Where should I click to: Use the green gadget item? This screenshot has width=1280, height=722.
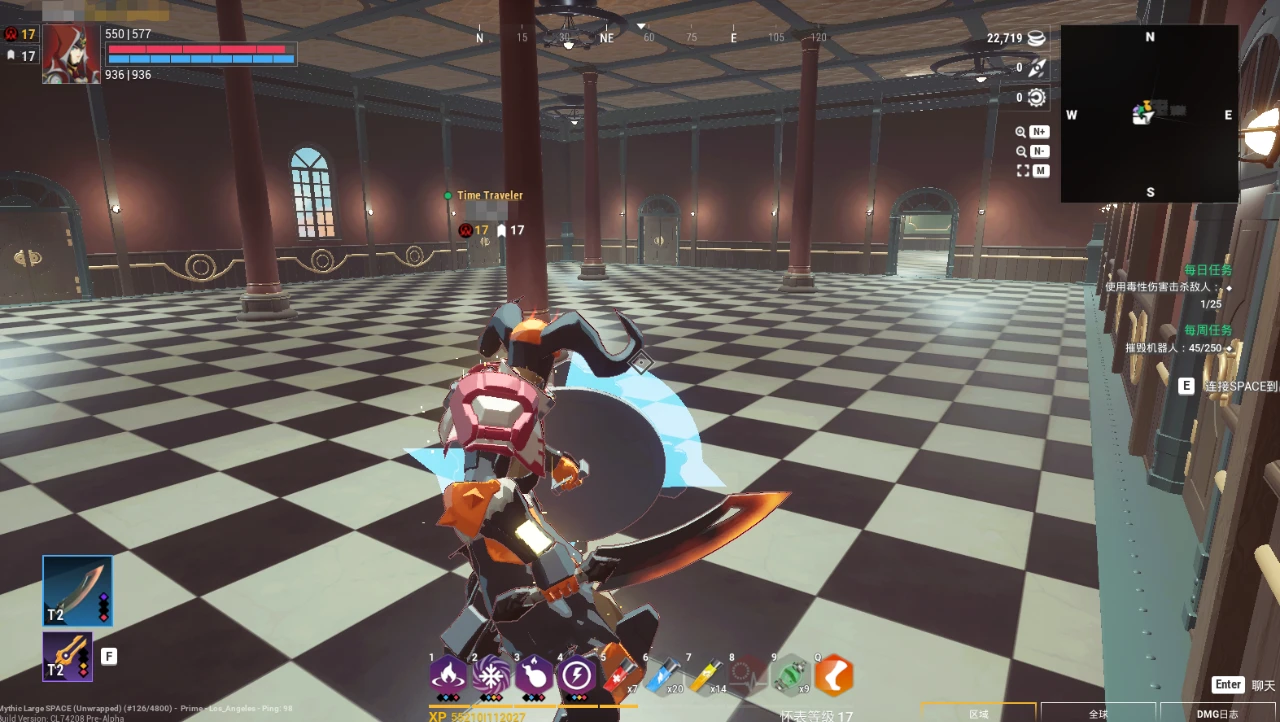tap(791, 676)
